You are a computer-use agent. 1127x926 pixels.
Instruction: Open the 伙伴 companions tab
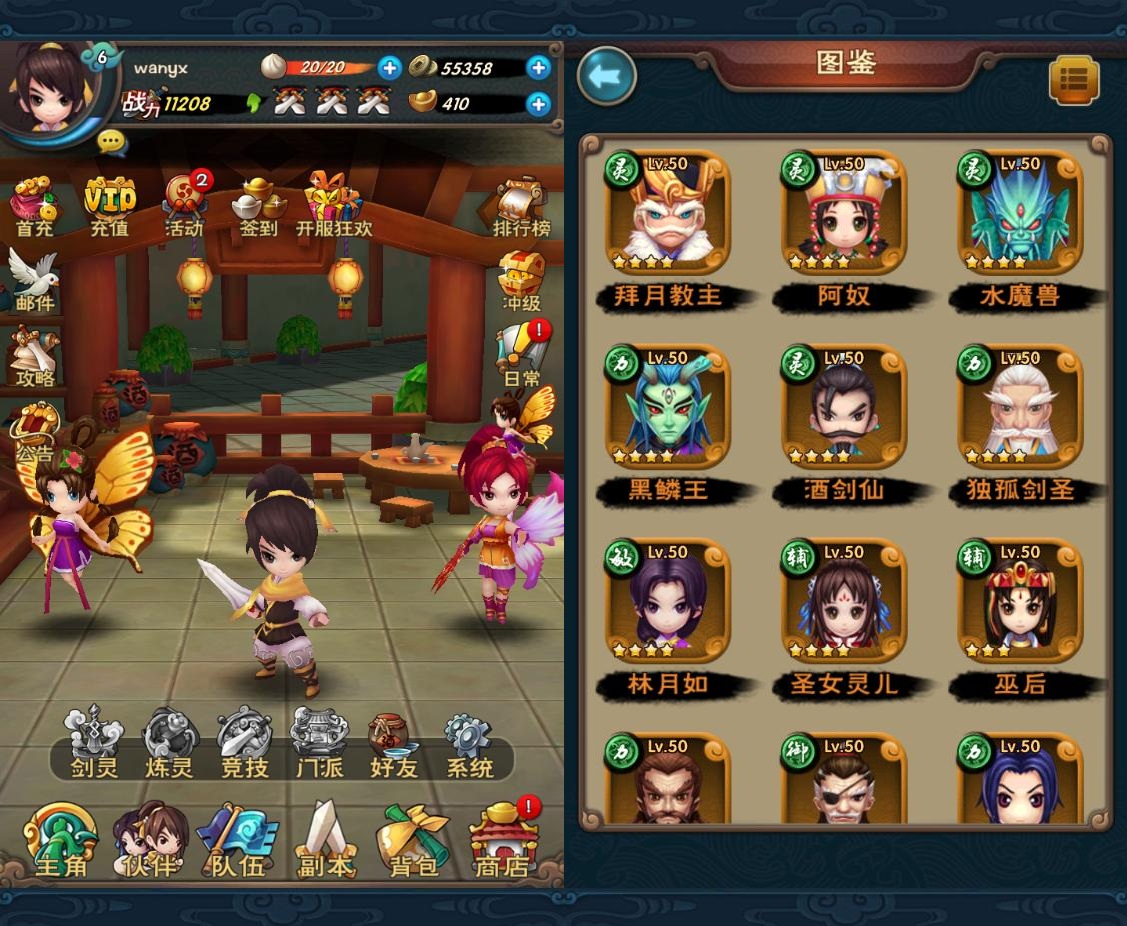[x=150, y=840]
